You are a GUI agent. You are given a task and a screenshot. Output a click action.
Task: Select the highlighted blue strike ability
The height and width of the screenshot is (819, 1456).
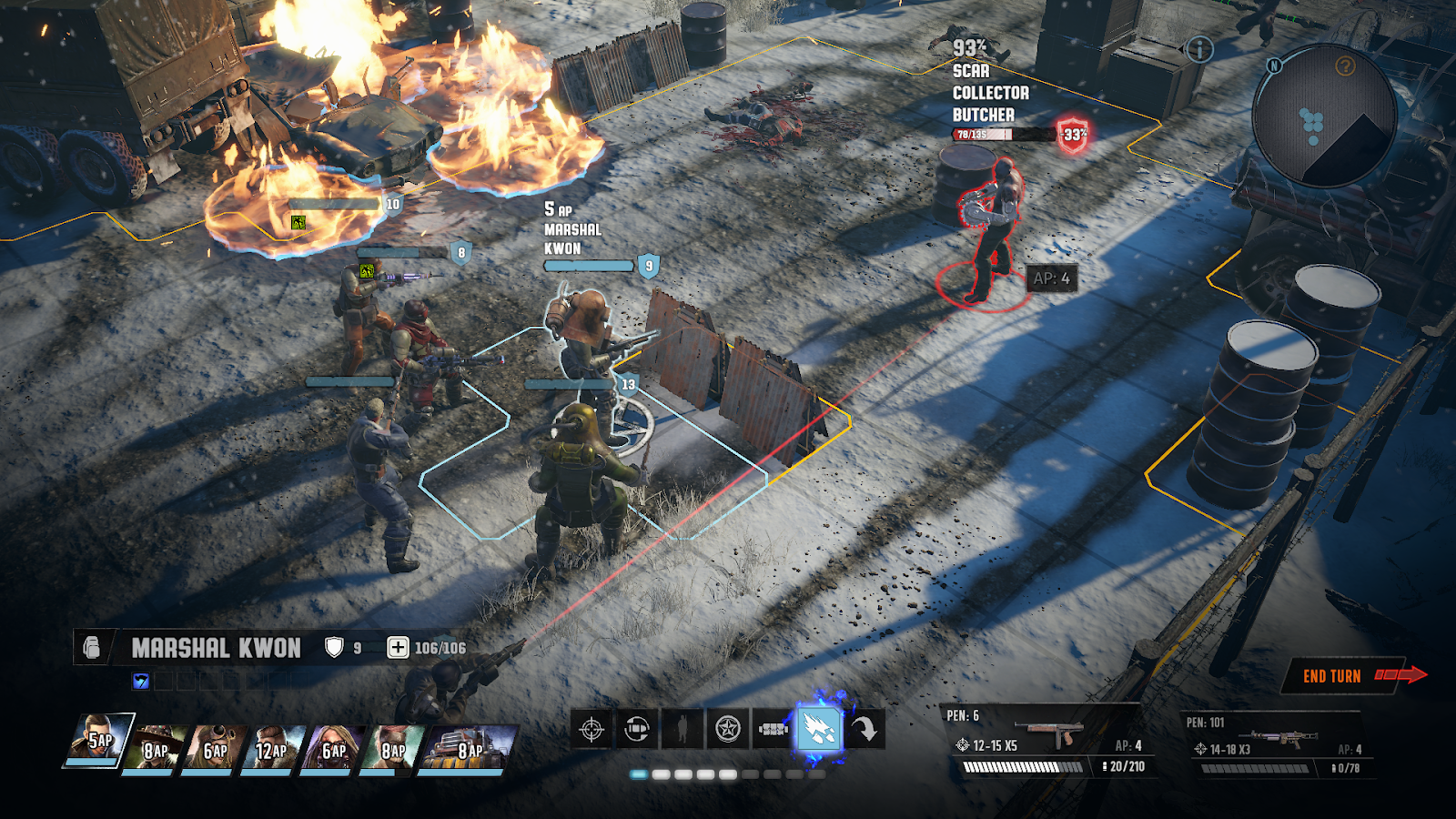[x=819, y=729]
